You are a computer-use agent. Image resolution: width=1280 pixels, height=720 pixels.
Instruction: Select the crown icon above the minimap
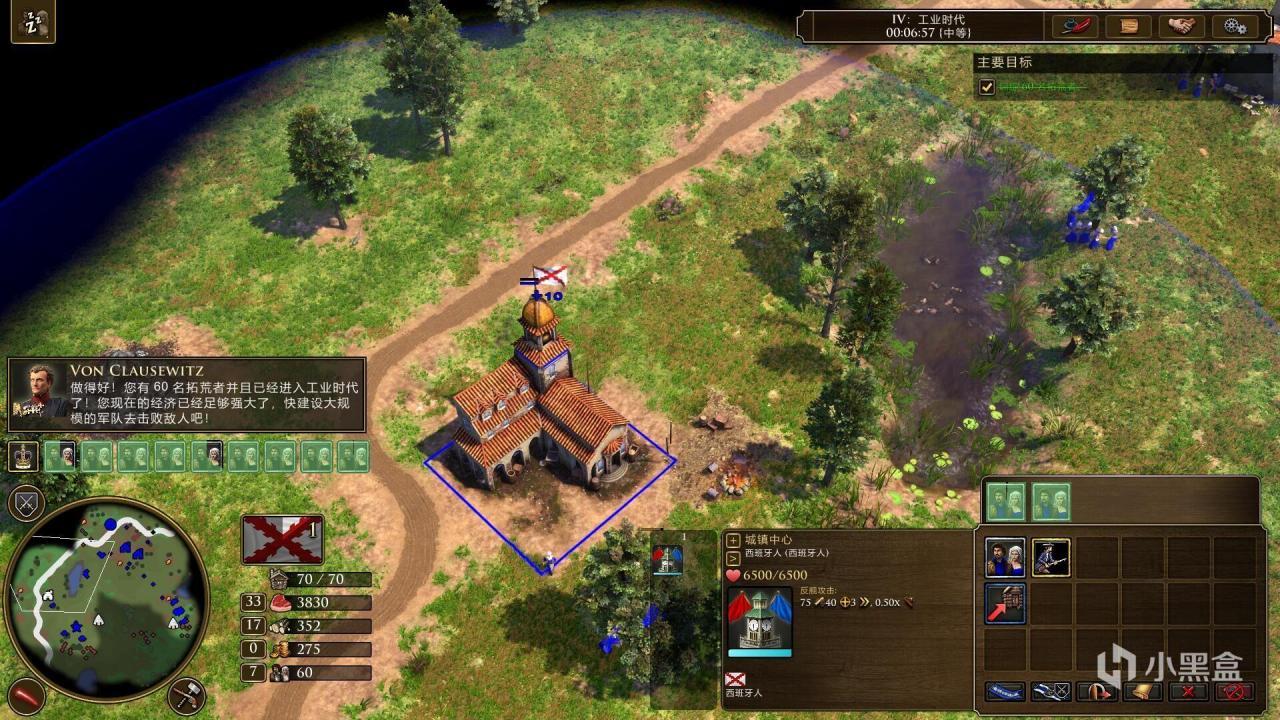point(23,457)
